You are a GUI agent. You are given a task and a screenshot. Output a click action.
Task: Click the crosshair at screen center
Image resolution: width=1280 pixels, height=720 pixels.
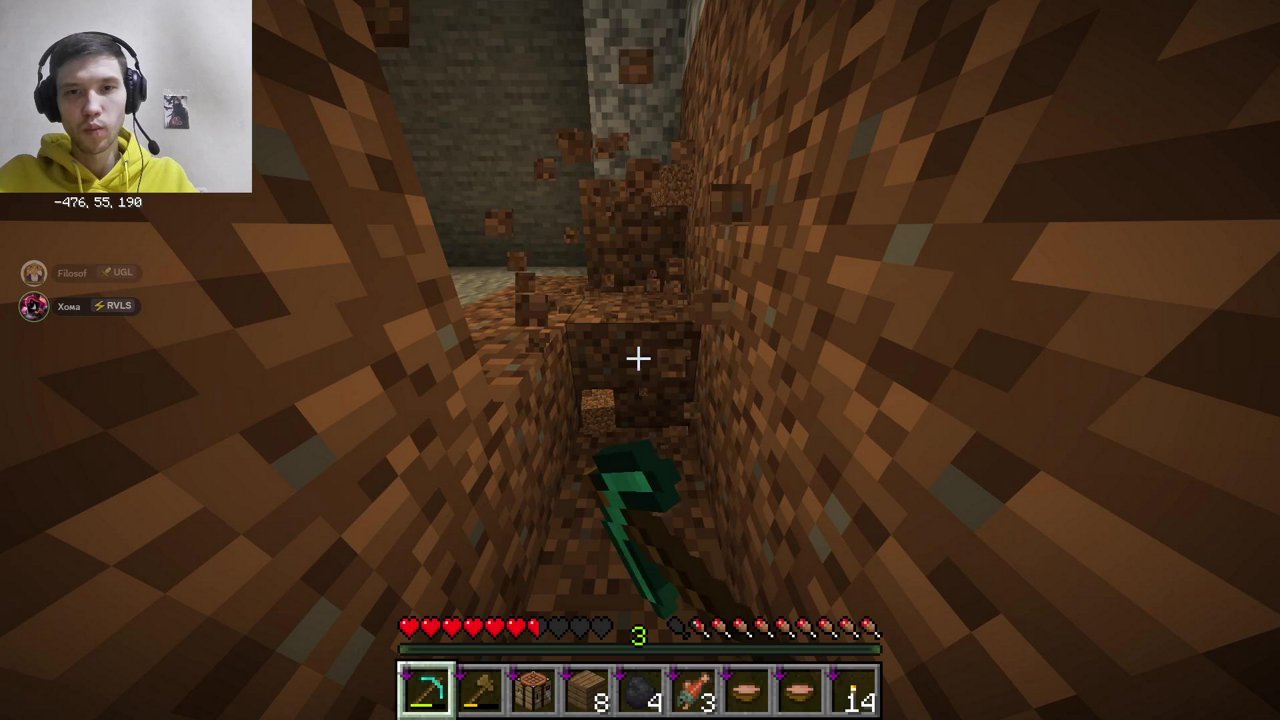pyautogui.click(x=639, y=358)
